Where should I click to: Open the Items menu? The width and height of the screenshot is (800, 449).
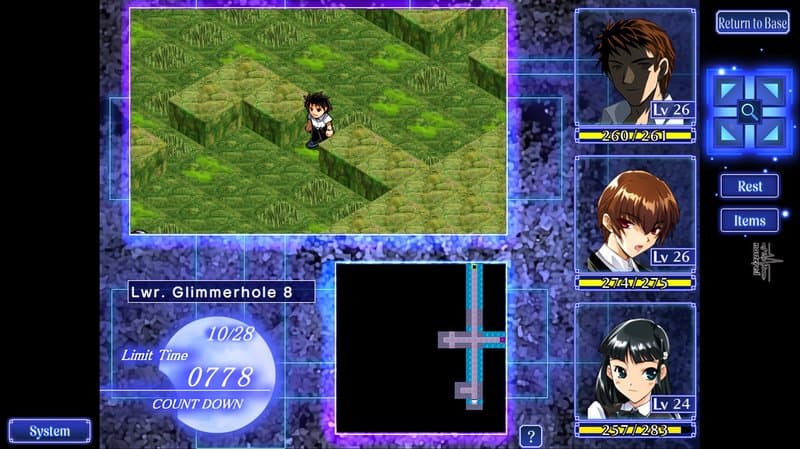(x=749, y=220)
